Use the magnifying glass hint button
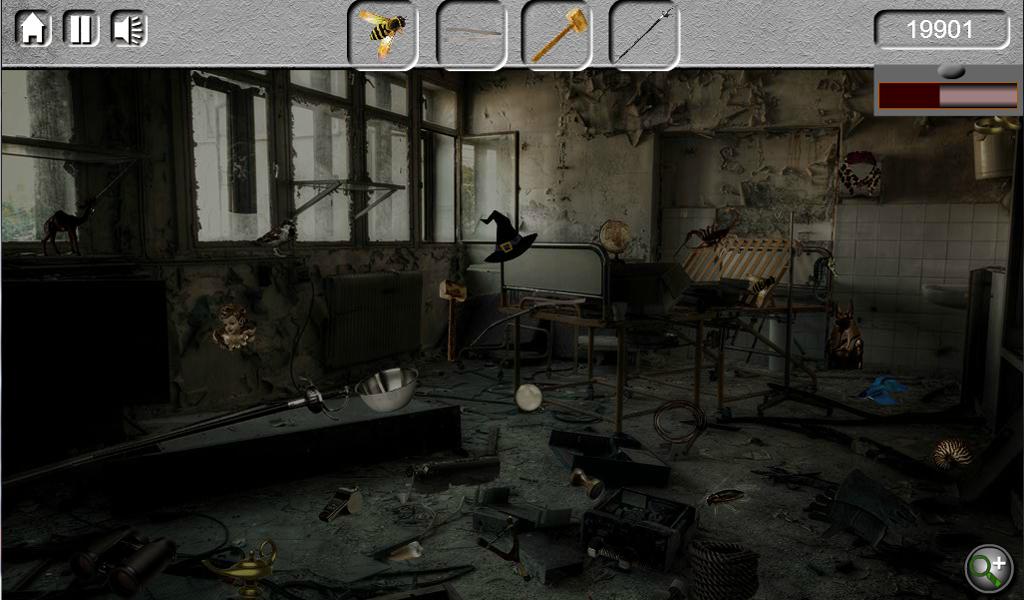The height and width of the screenshot is (600, 1024). [x=988, y=568]
